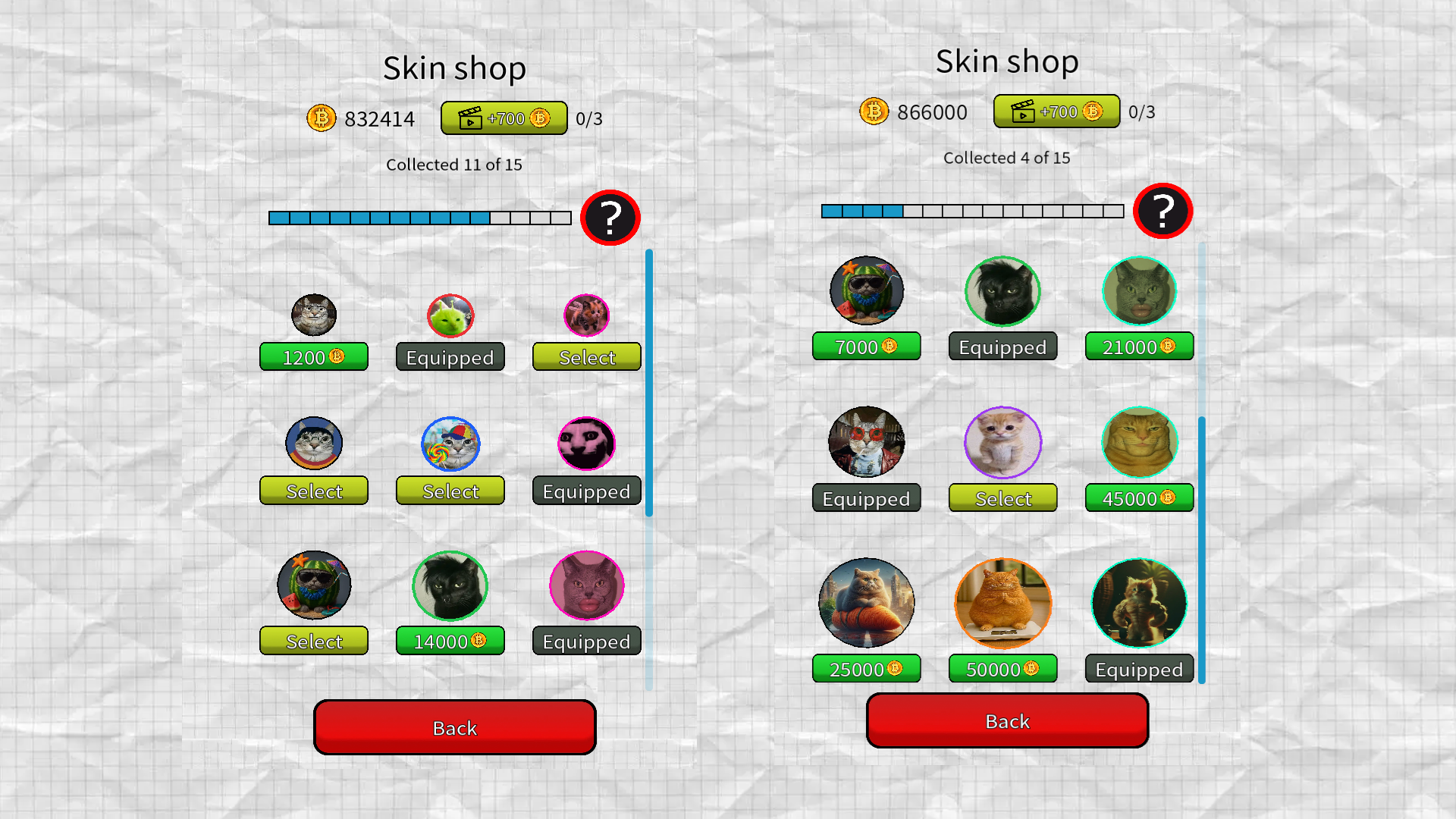Purchase the 50000 coin fat orange cat

click(1002, 668)
